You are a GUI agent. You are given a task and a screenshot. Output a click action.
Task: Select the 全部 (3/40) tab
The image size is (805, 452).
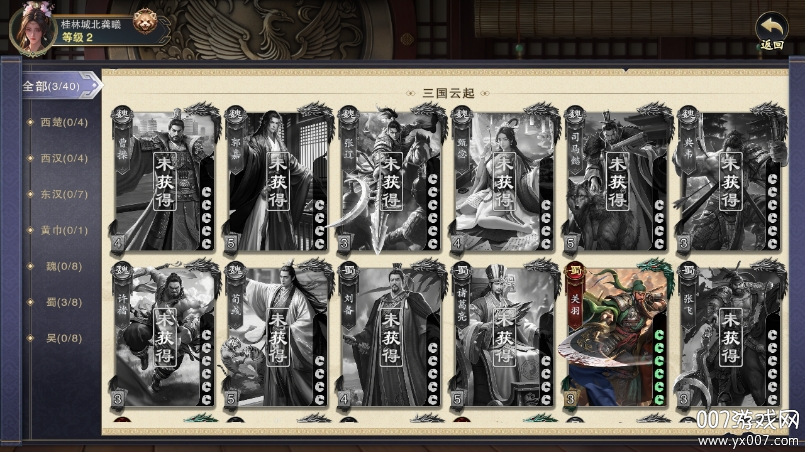[56, 86]
